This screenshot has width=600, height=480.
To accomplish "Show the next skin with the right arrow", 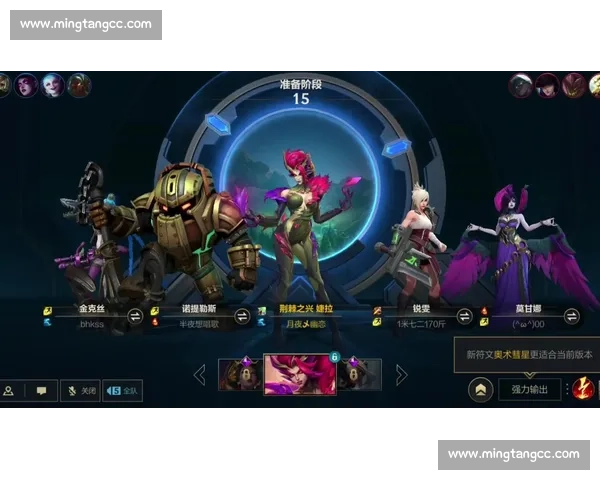I will pos(402,375).
